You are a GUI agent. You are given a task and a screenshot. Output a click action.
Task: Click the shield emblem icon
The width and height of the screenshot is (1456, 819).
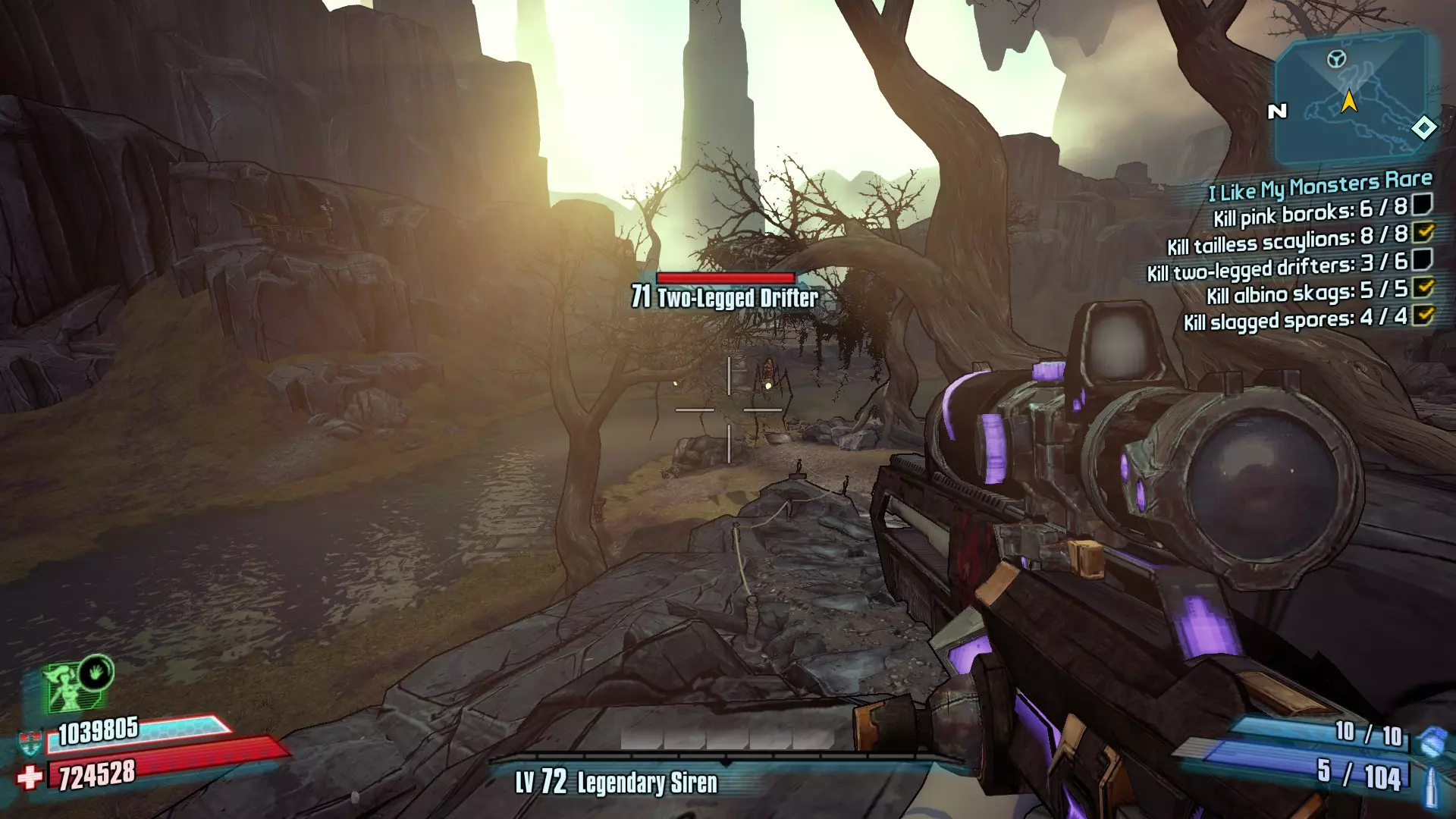(30, 742)
